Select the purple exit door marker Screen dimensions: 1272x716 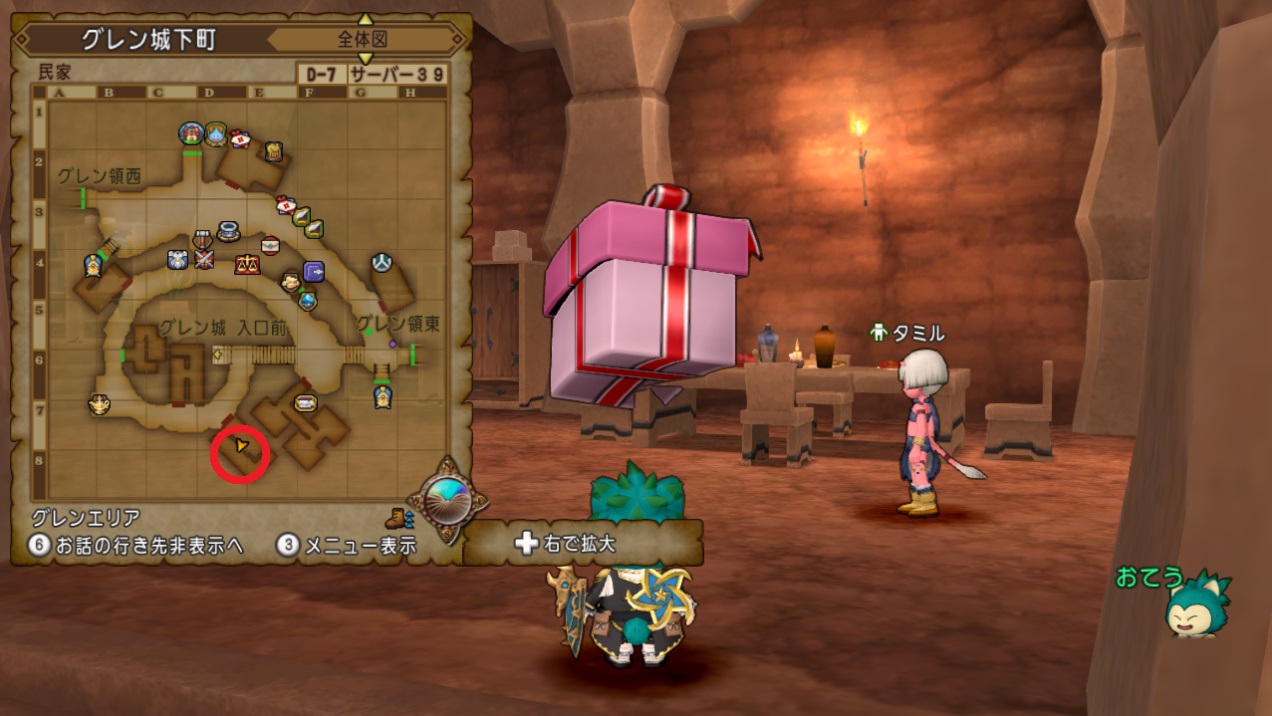314,271
